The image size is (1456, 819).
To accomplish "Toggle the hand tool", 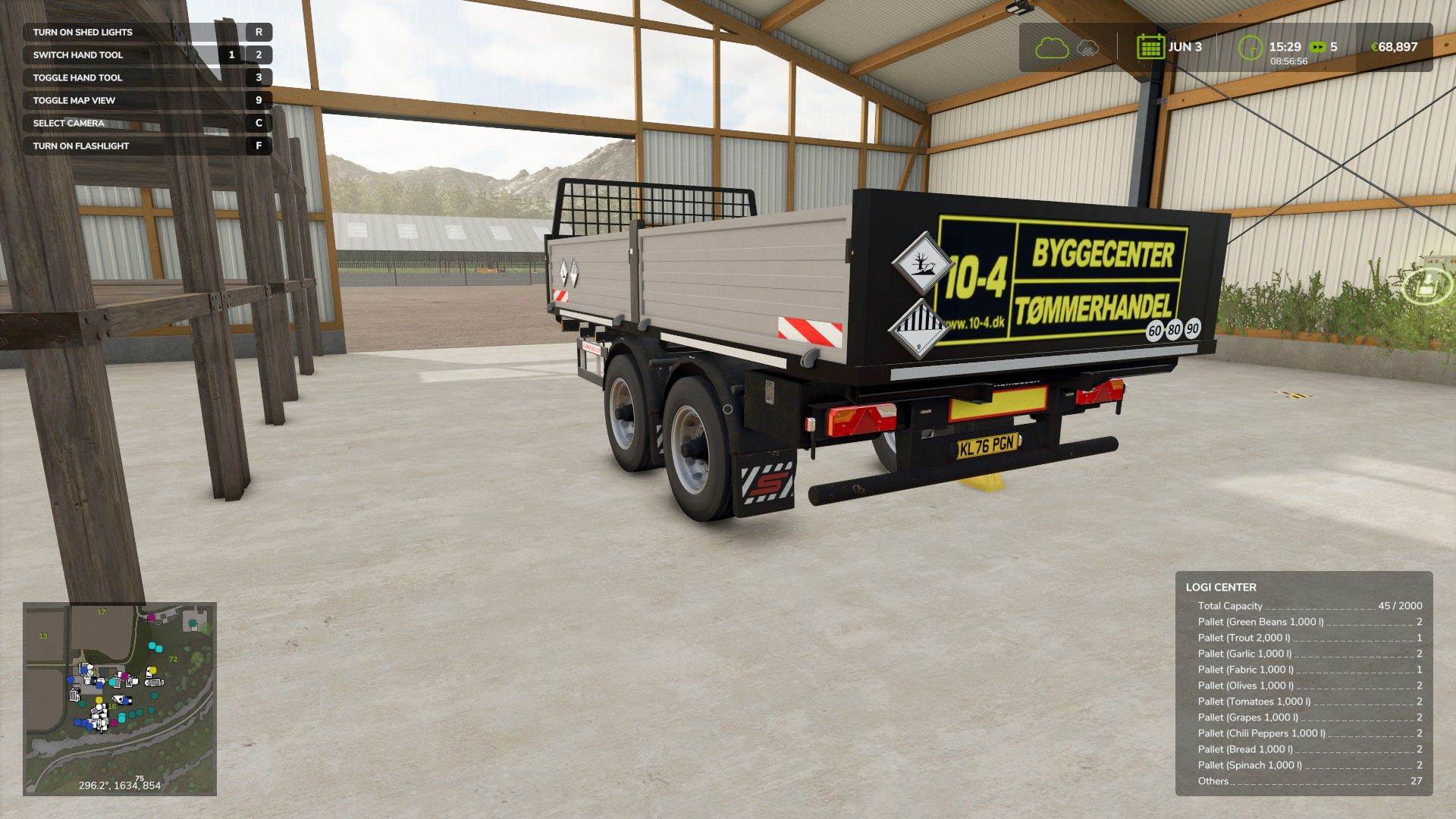I will pos(144,77).
